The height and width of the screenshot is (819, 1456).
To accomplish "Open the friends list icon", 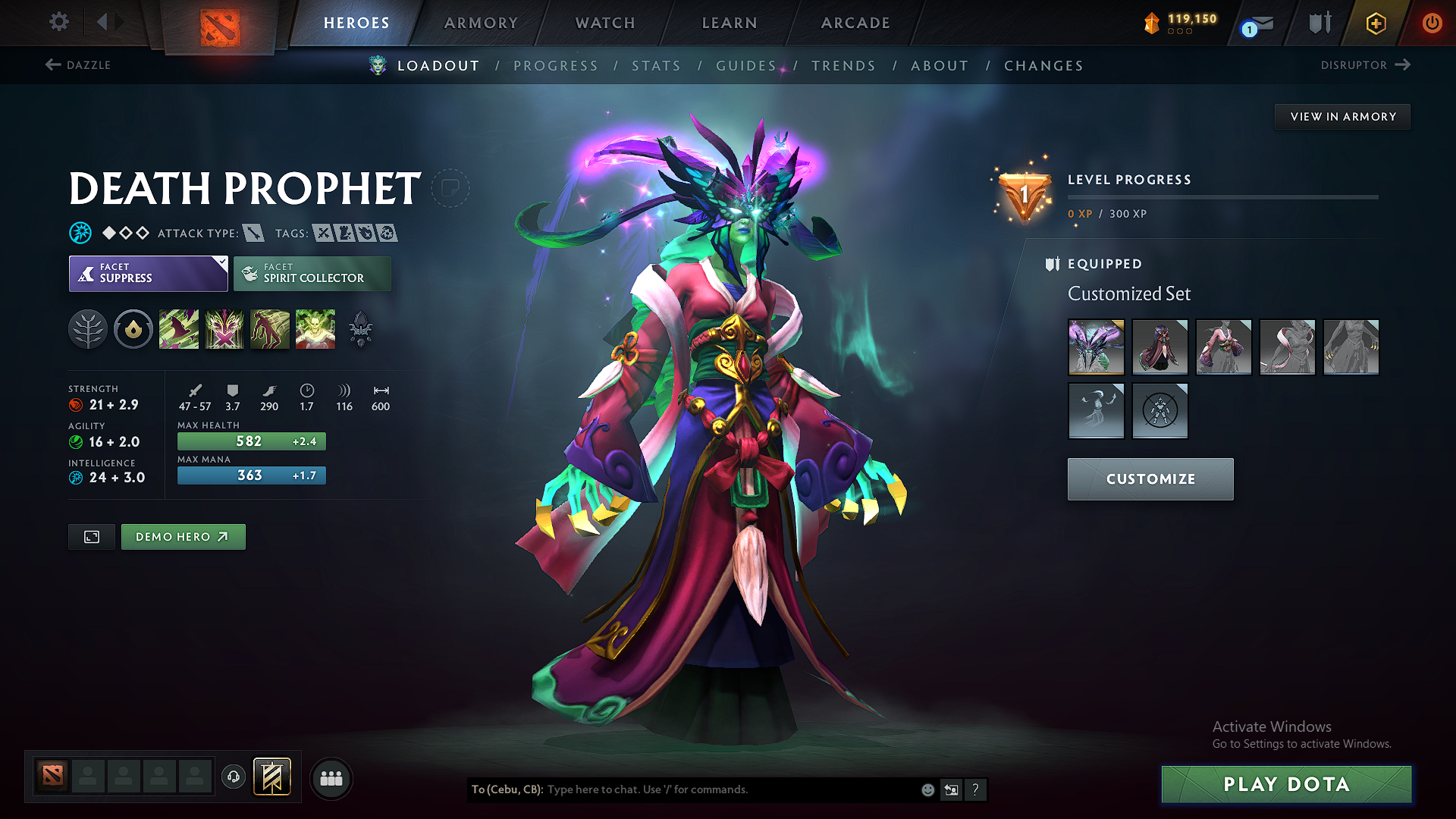I will coord(331,777).
